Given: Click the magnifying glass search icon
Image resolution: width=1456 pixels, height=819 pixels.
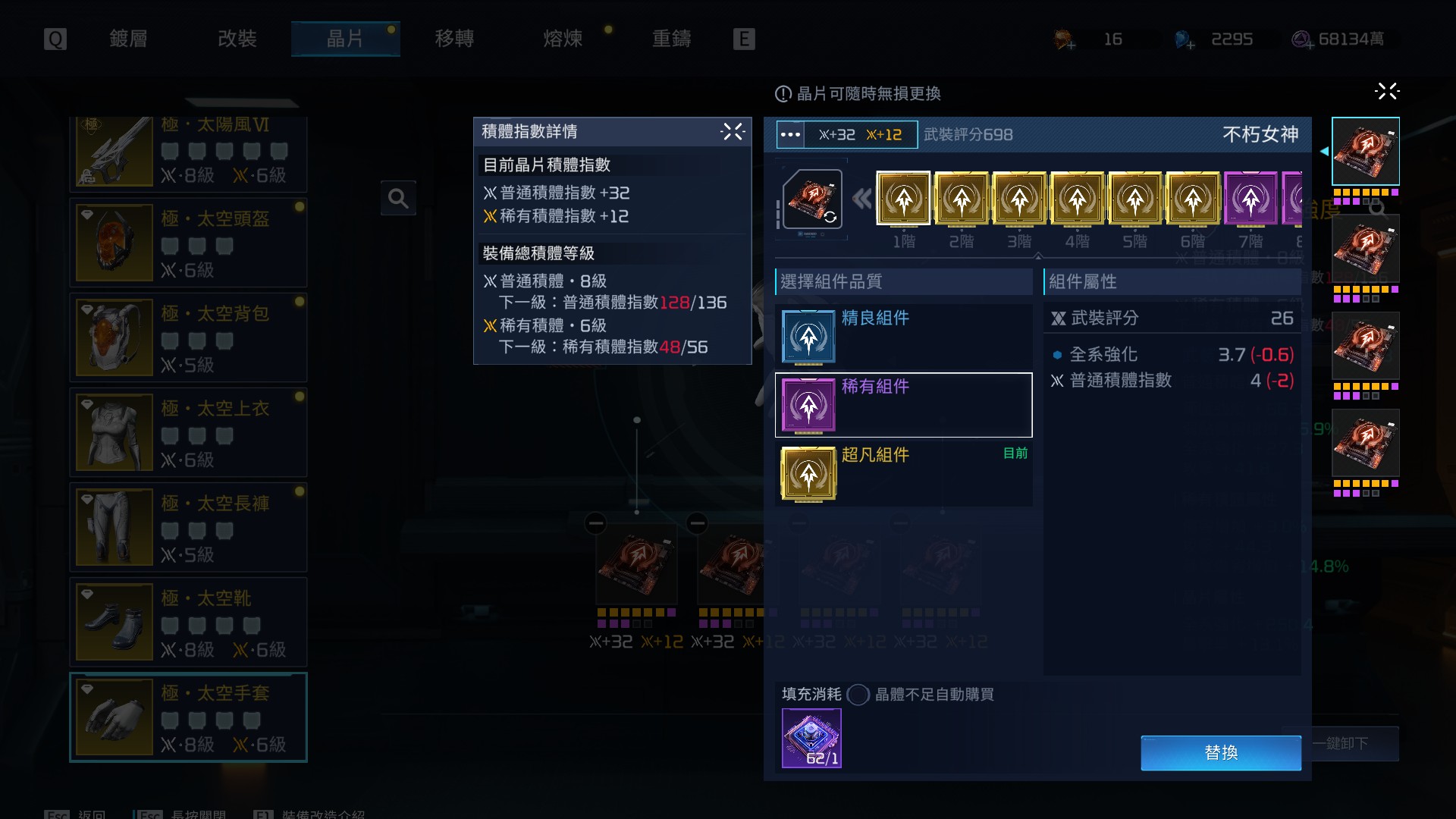Looking at the screenshot, I should click(x=398, y=199).
